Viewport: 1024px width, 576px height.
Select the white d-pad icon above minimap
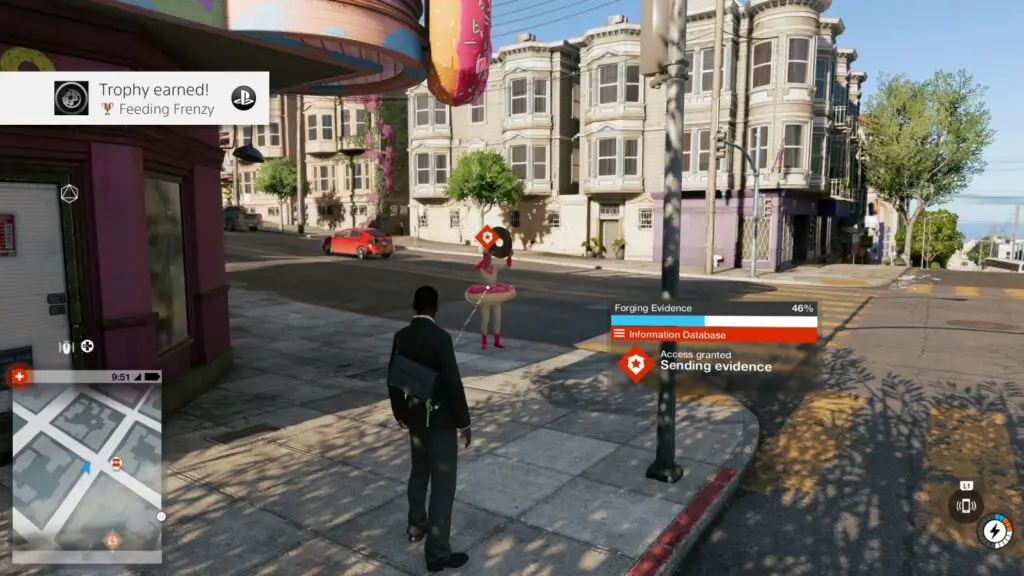pyautogui.click(x=88, y=347)
